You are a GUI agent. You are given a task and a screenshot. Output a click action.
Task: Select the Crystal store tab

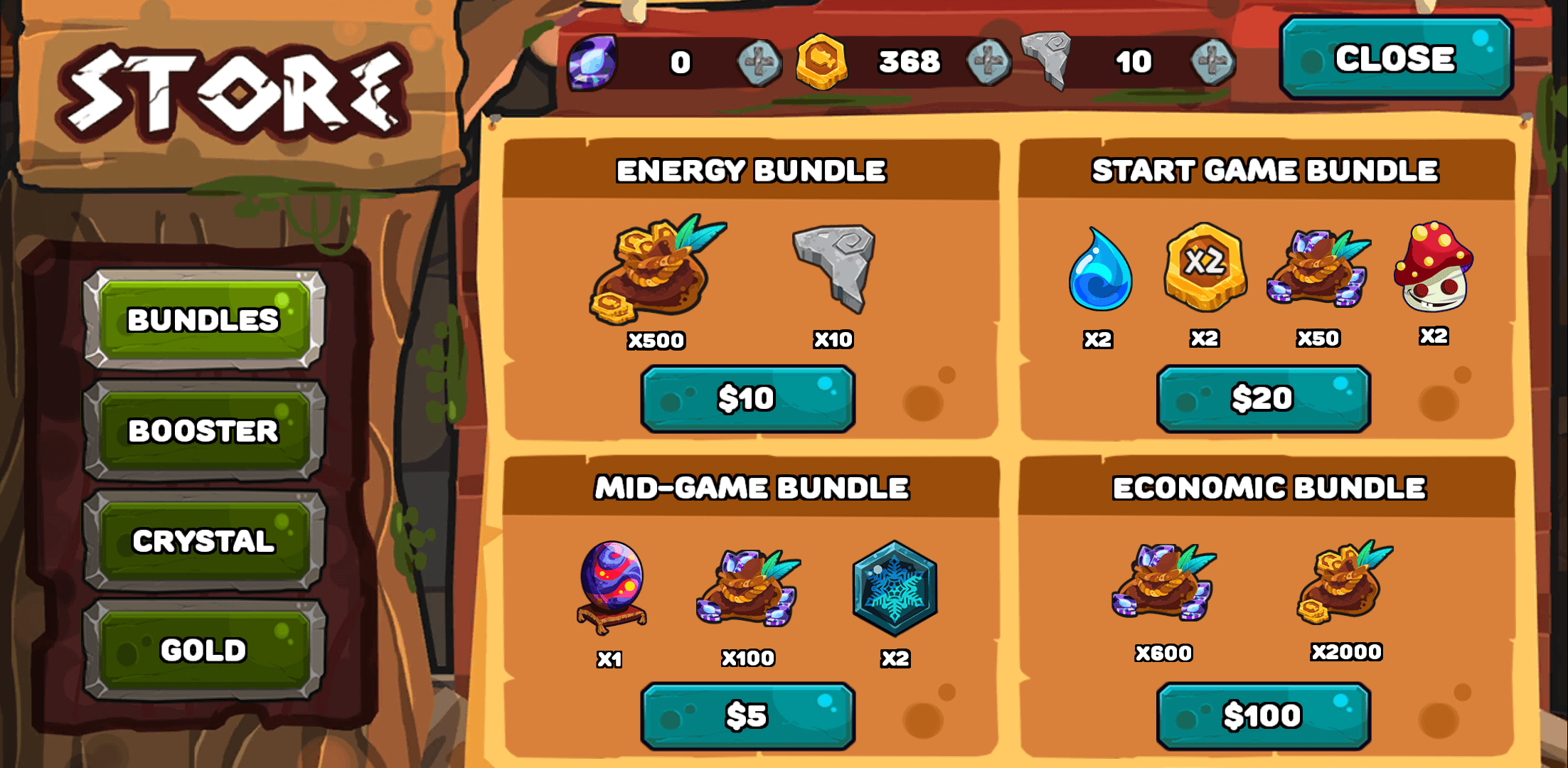(203, 541)
